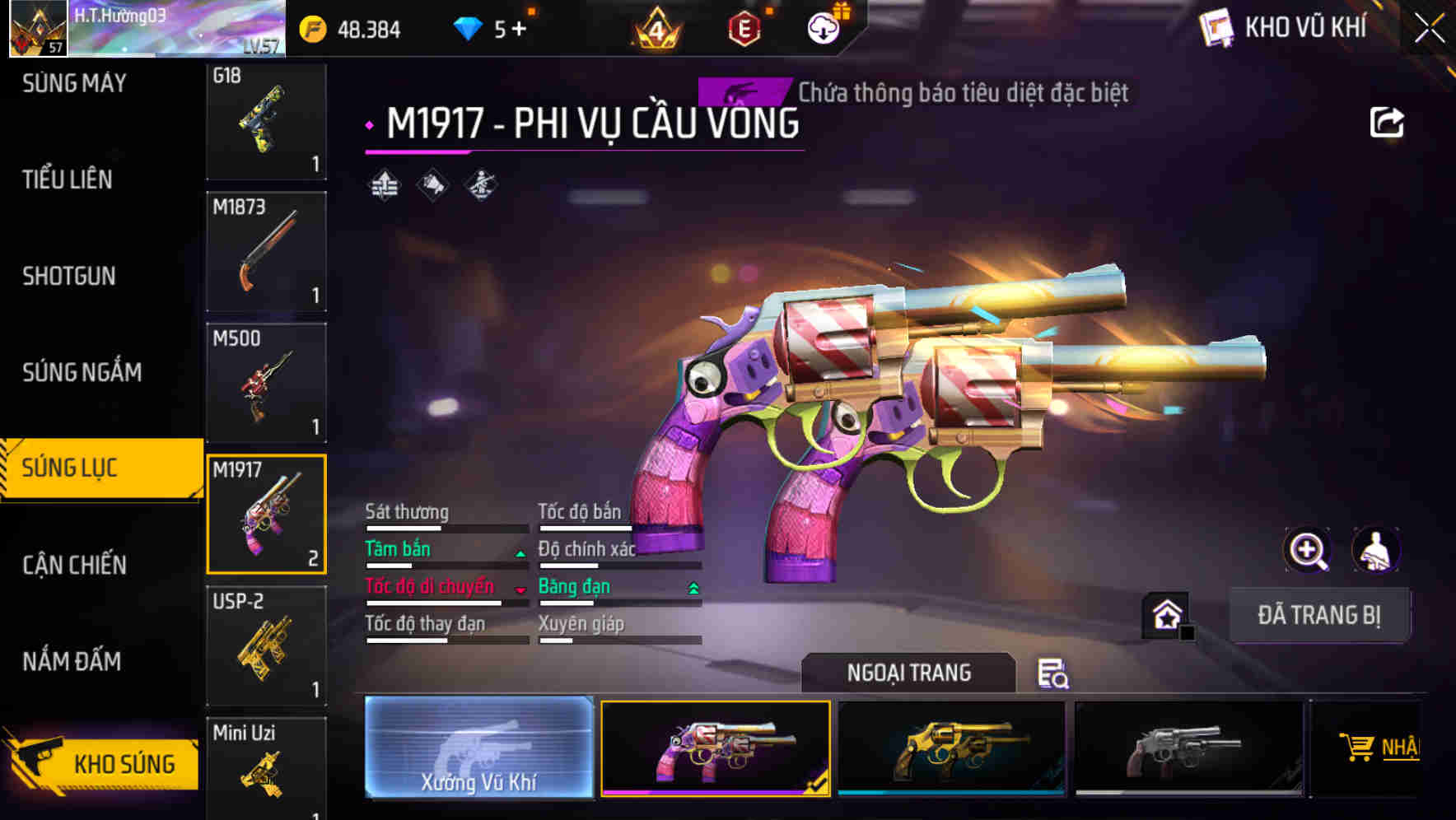The image size is (1456, 820).
Task: Click the cloud download gift icon
Action: point(823,27)
